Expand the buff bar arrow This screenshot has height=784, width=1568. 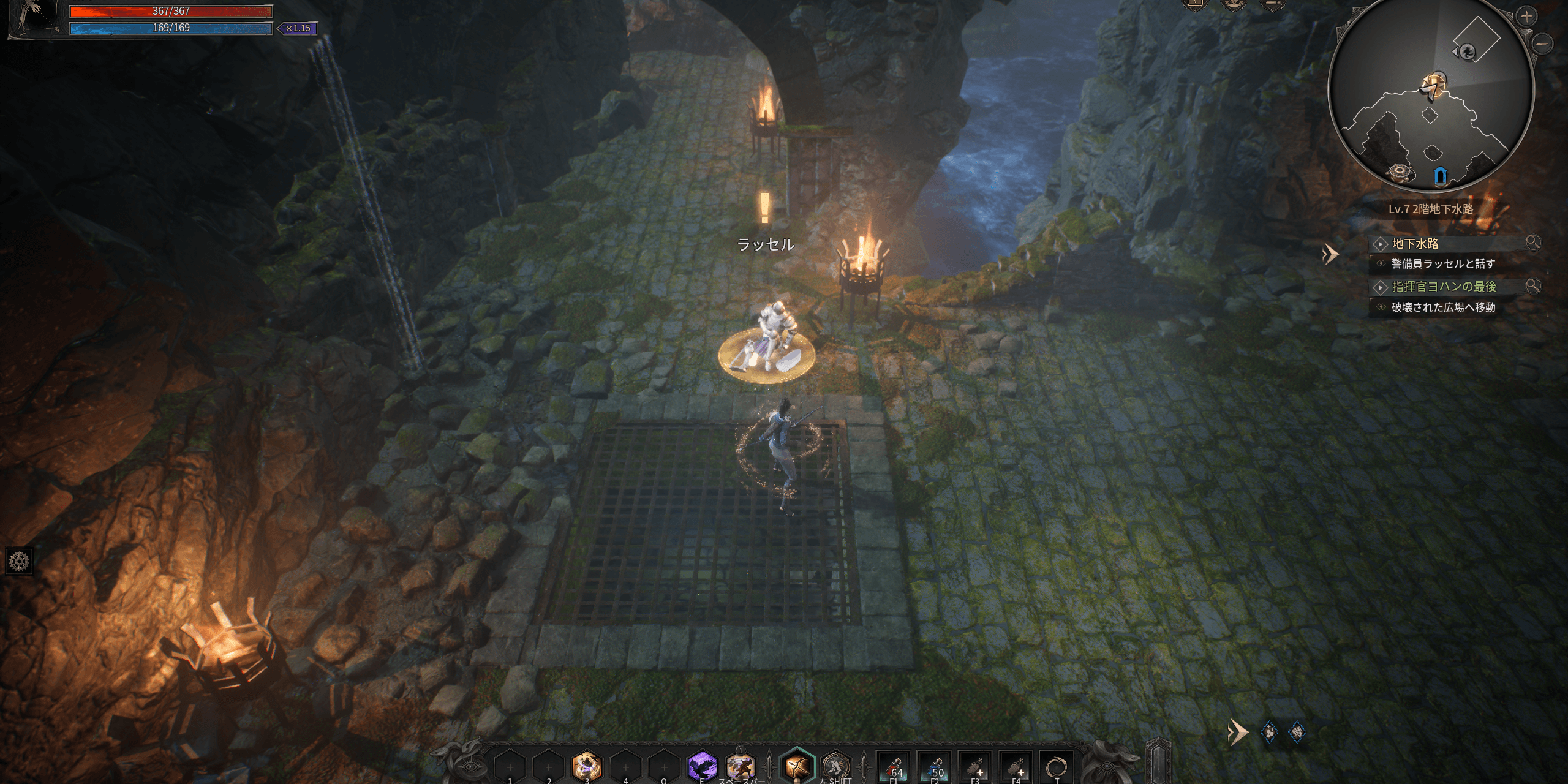point(1237,733)
